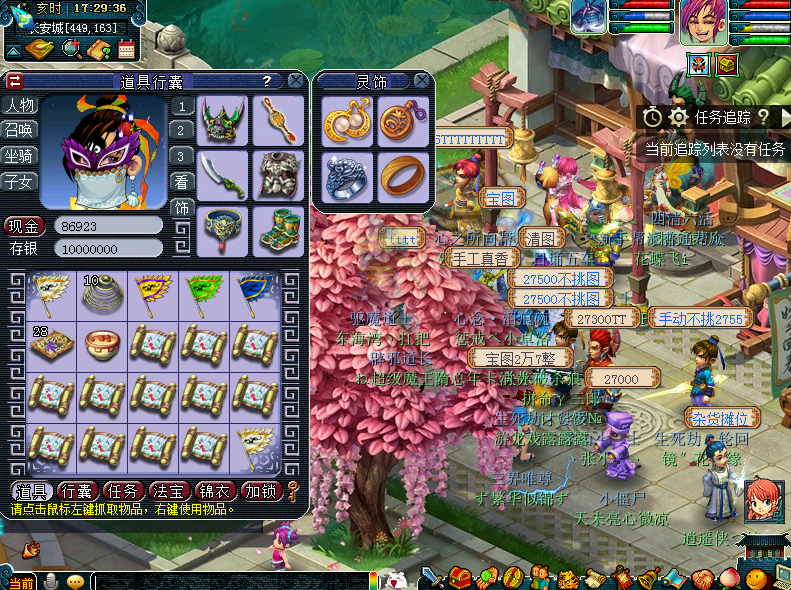Image resolution: width=791 pixels, height=590 pixels.
Task: Open the 任务追踪 quest tracker settings gear
Action: click(678, 117)
